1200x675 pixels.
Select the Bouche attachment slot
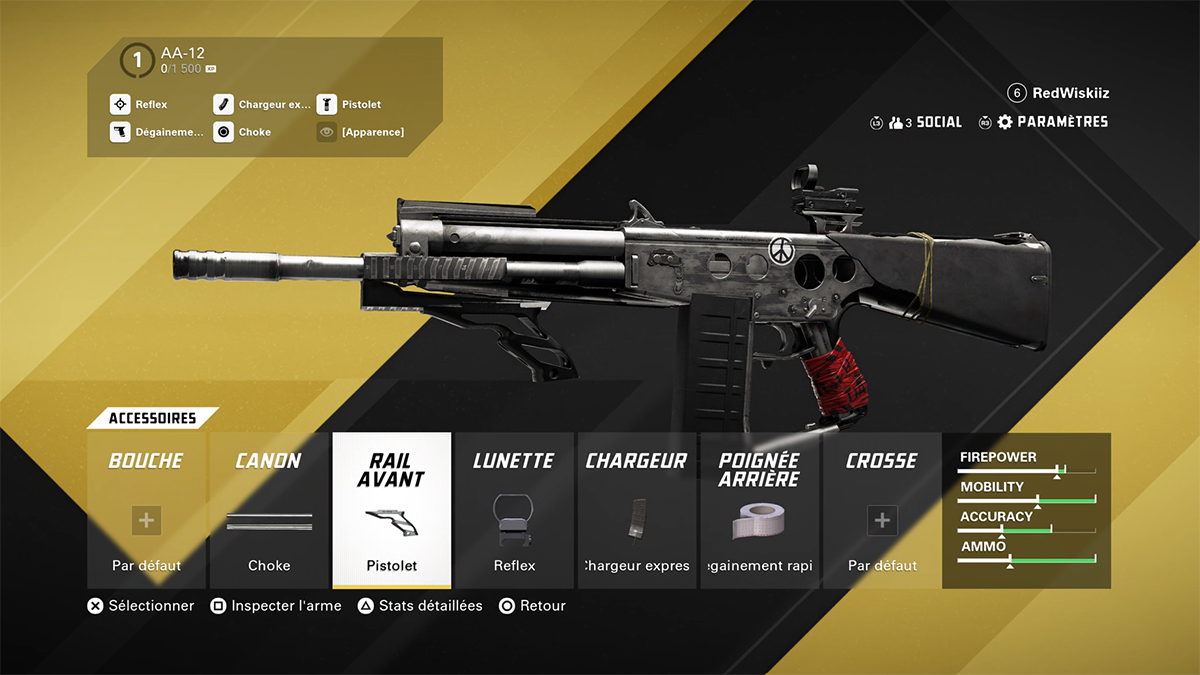tap(146, 511)
